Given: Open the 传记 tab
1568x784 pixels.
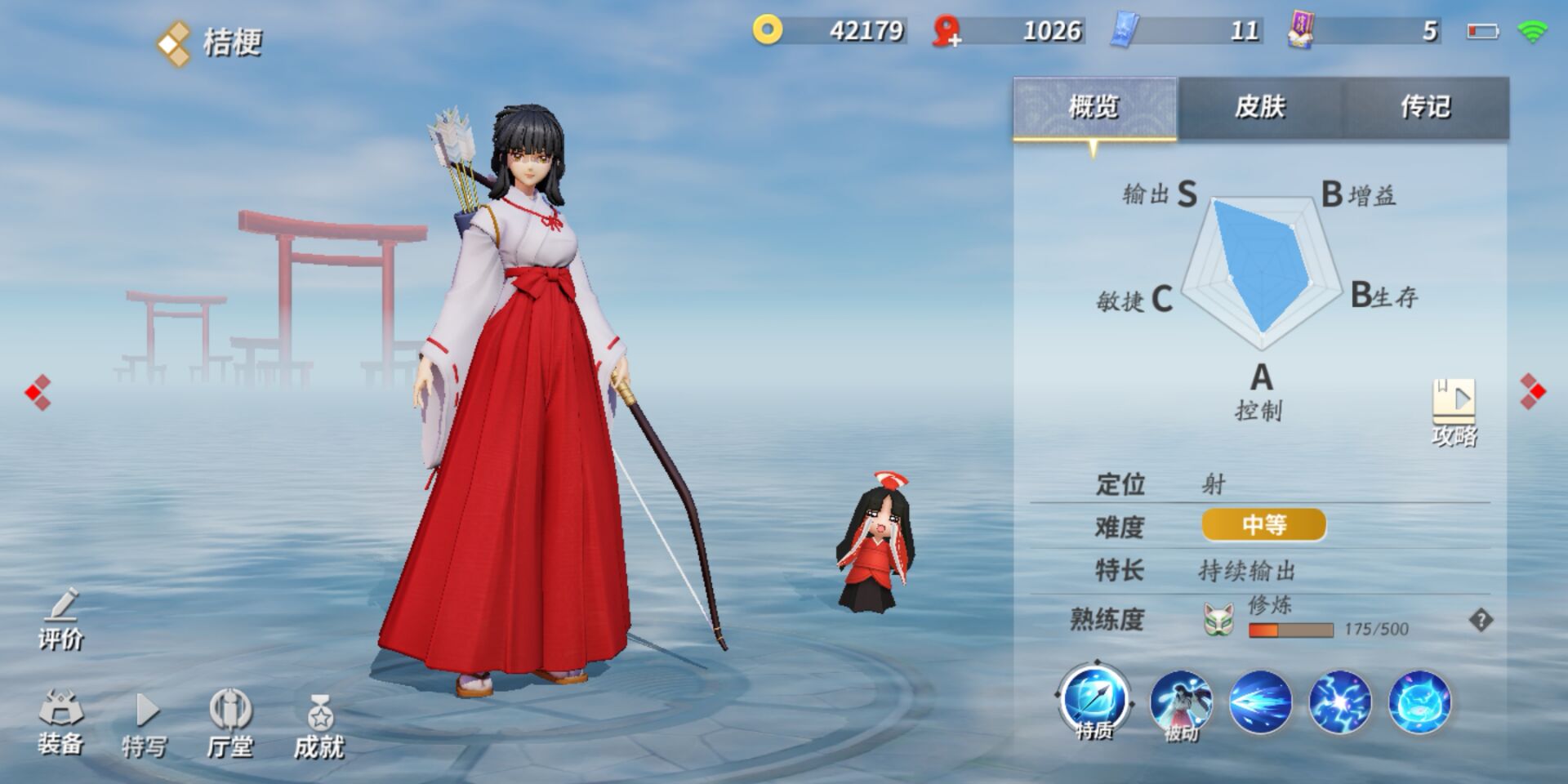Looking at the screenshot, I should point(1425,107).
